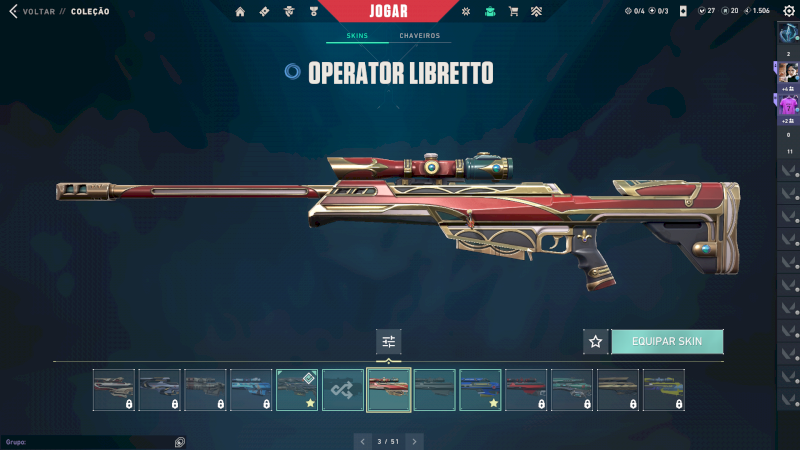The width and height of the screenshot is (800, 450).
Task: Select the red Libretto Operator thumbnail
Action: click(389, 390)
